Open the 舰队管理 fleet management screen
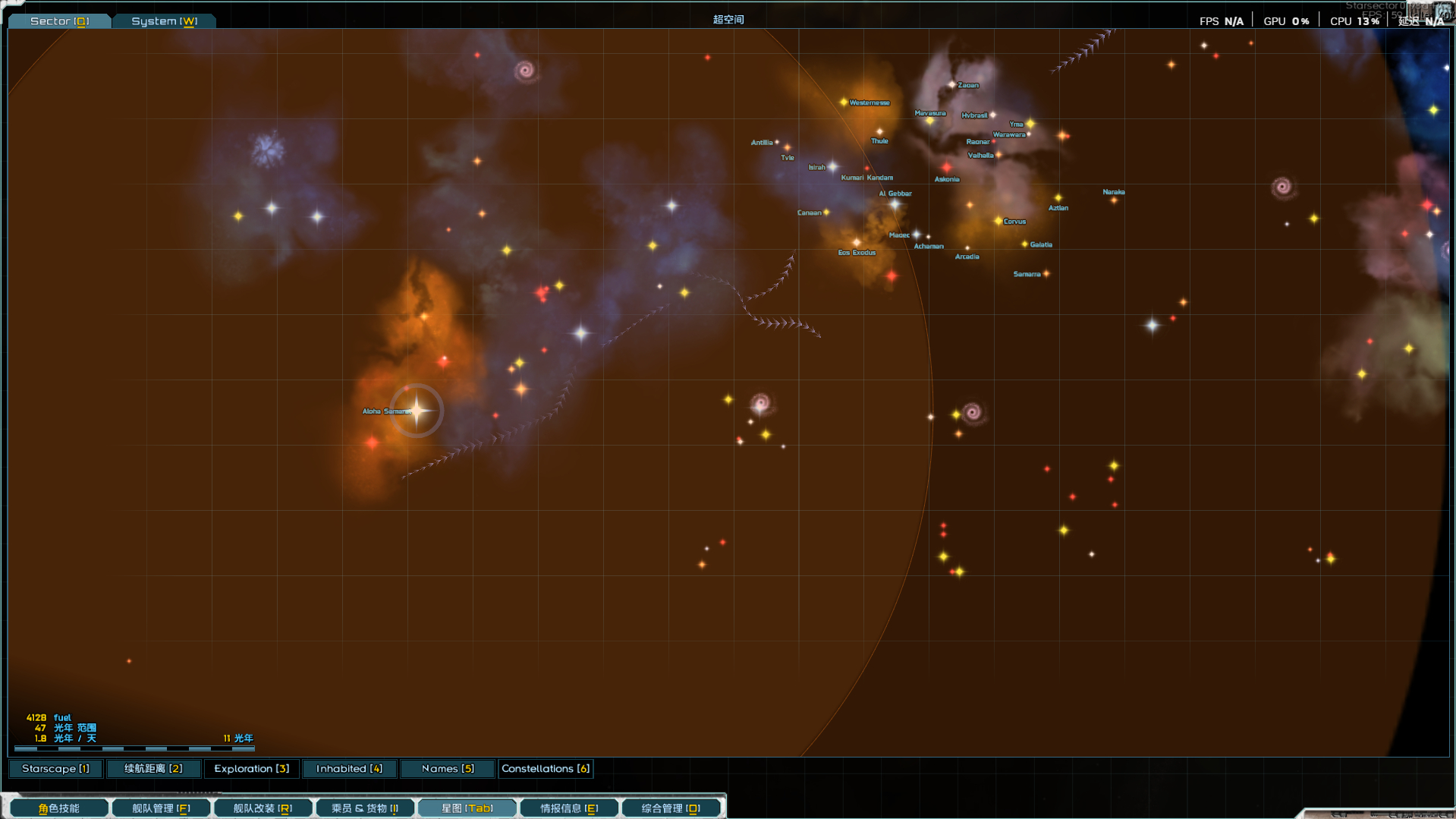This screenshot has width=1456, height=819. (161, 808)
